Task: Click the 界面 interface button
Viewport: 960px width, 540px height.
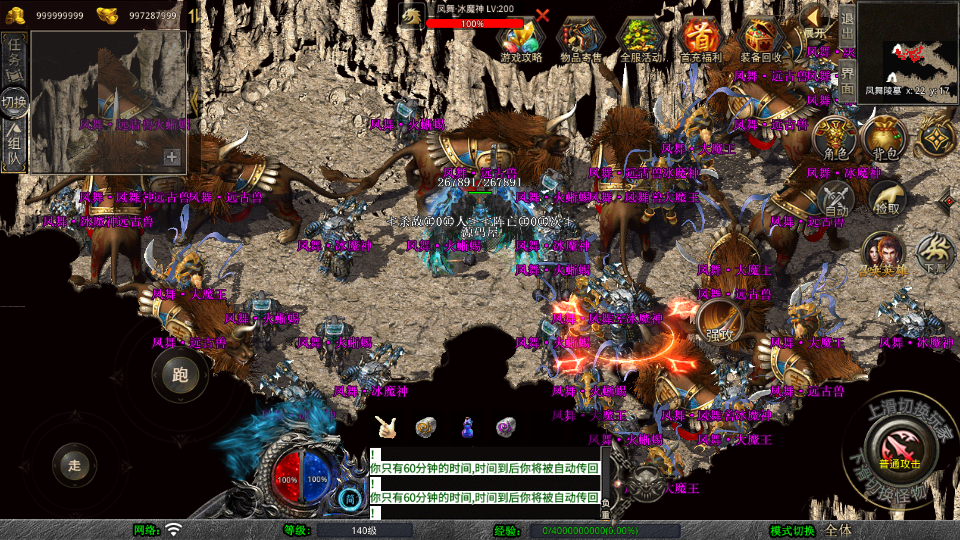Action: (x=846, y=80)
